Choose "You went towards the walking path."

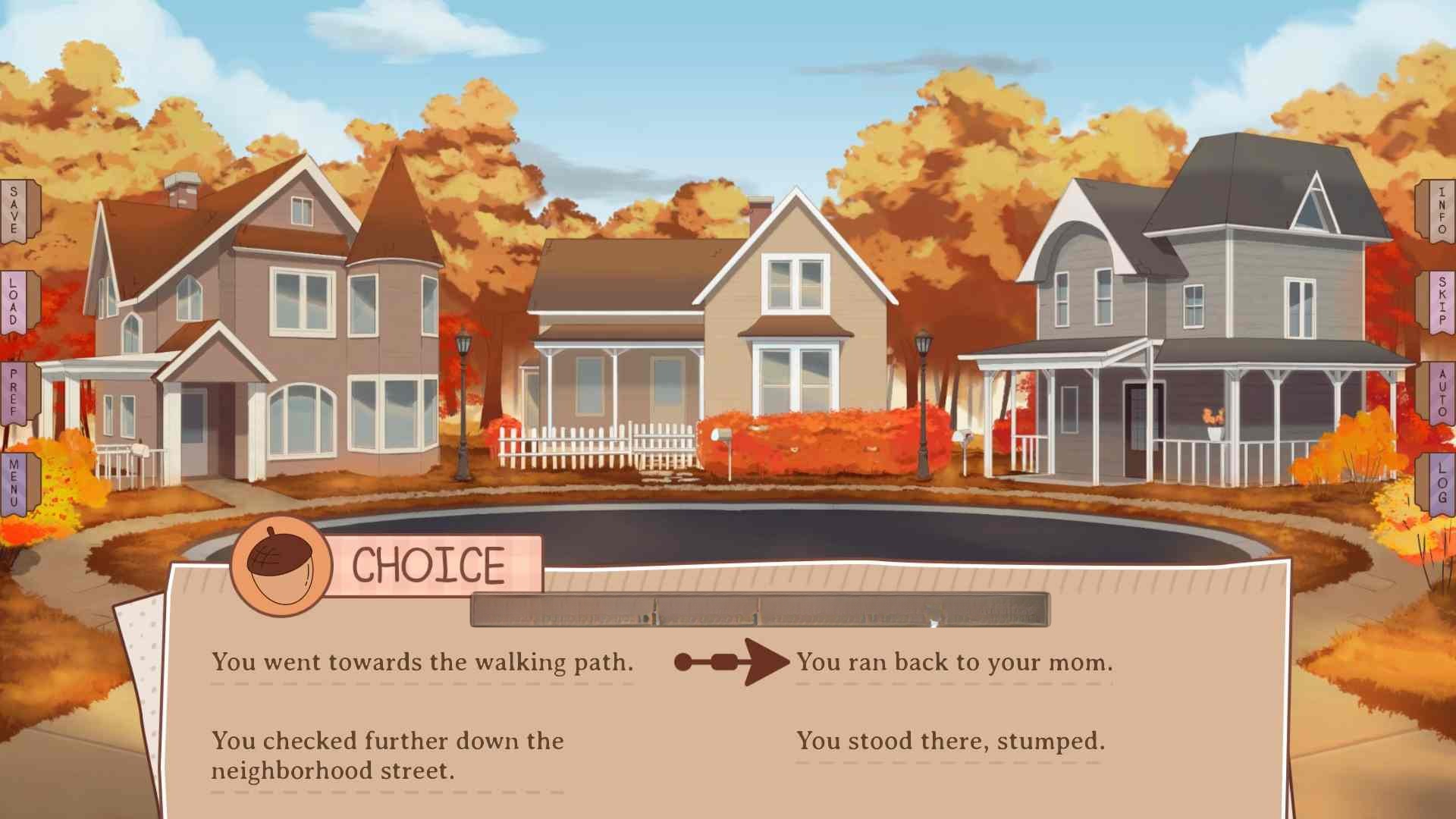coord(422,662)
